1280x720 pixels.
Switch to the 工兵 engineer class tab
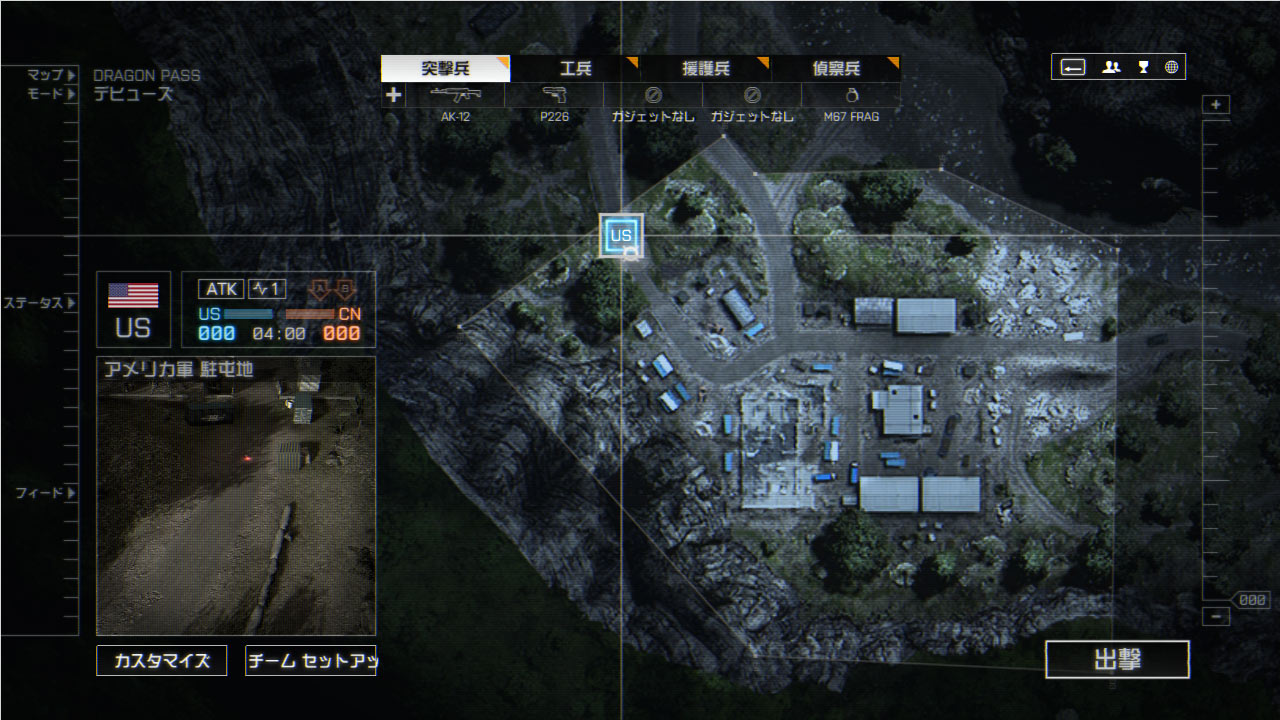pos(576,68)
